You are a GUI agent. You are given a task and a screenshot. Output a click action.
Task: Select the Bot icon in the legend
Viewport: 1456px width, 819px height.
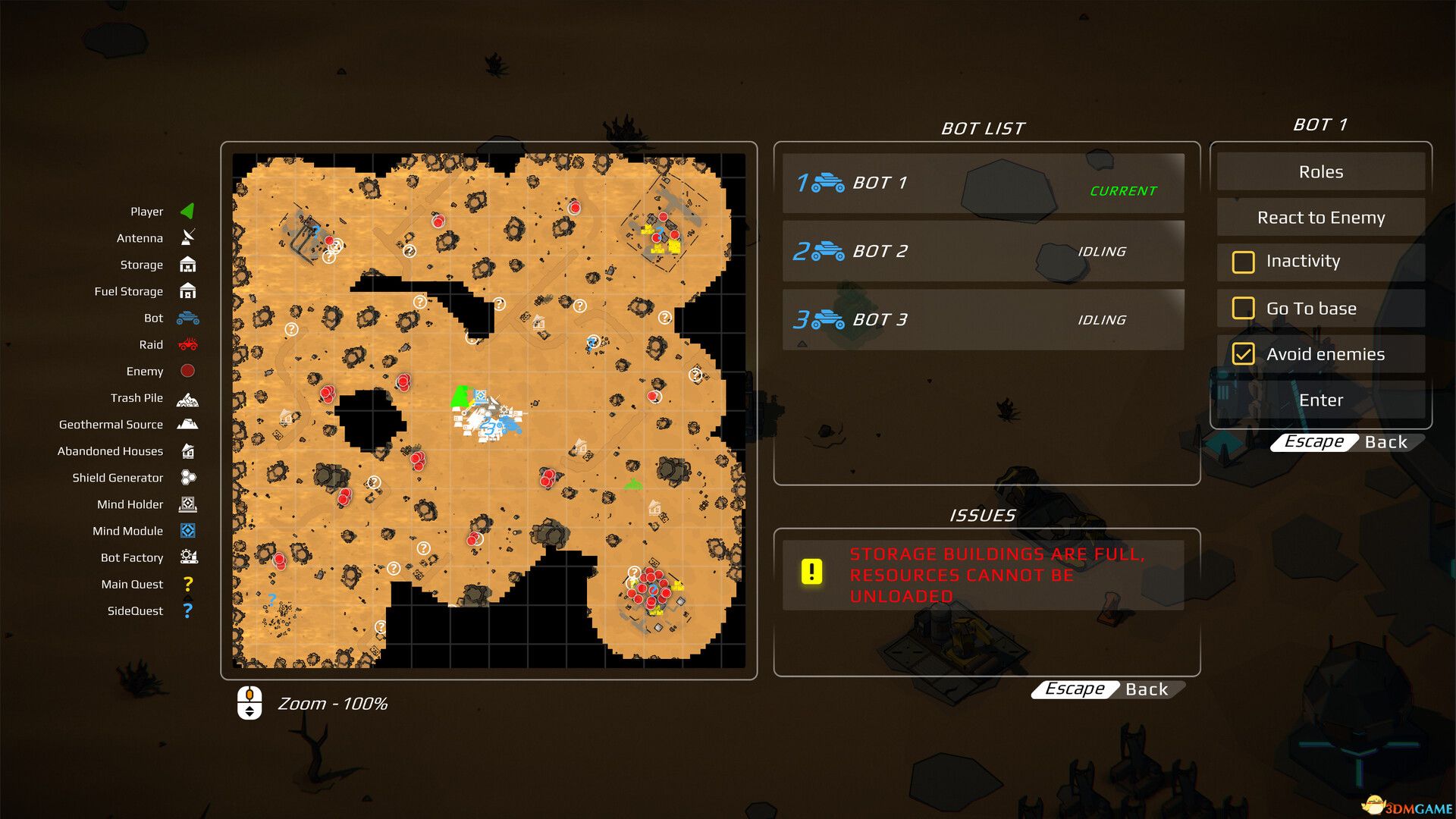pos(188,318)
